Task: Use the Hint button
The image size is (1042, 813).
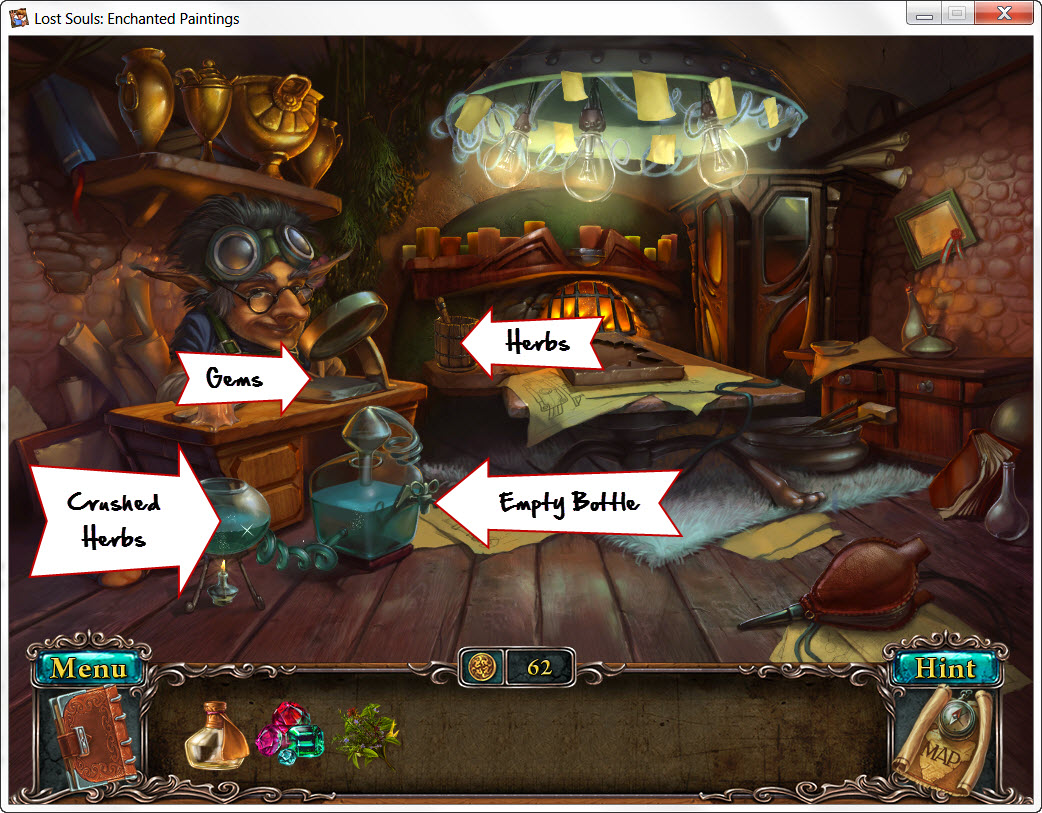Action: [945, 668]
